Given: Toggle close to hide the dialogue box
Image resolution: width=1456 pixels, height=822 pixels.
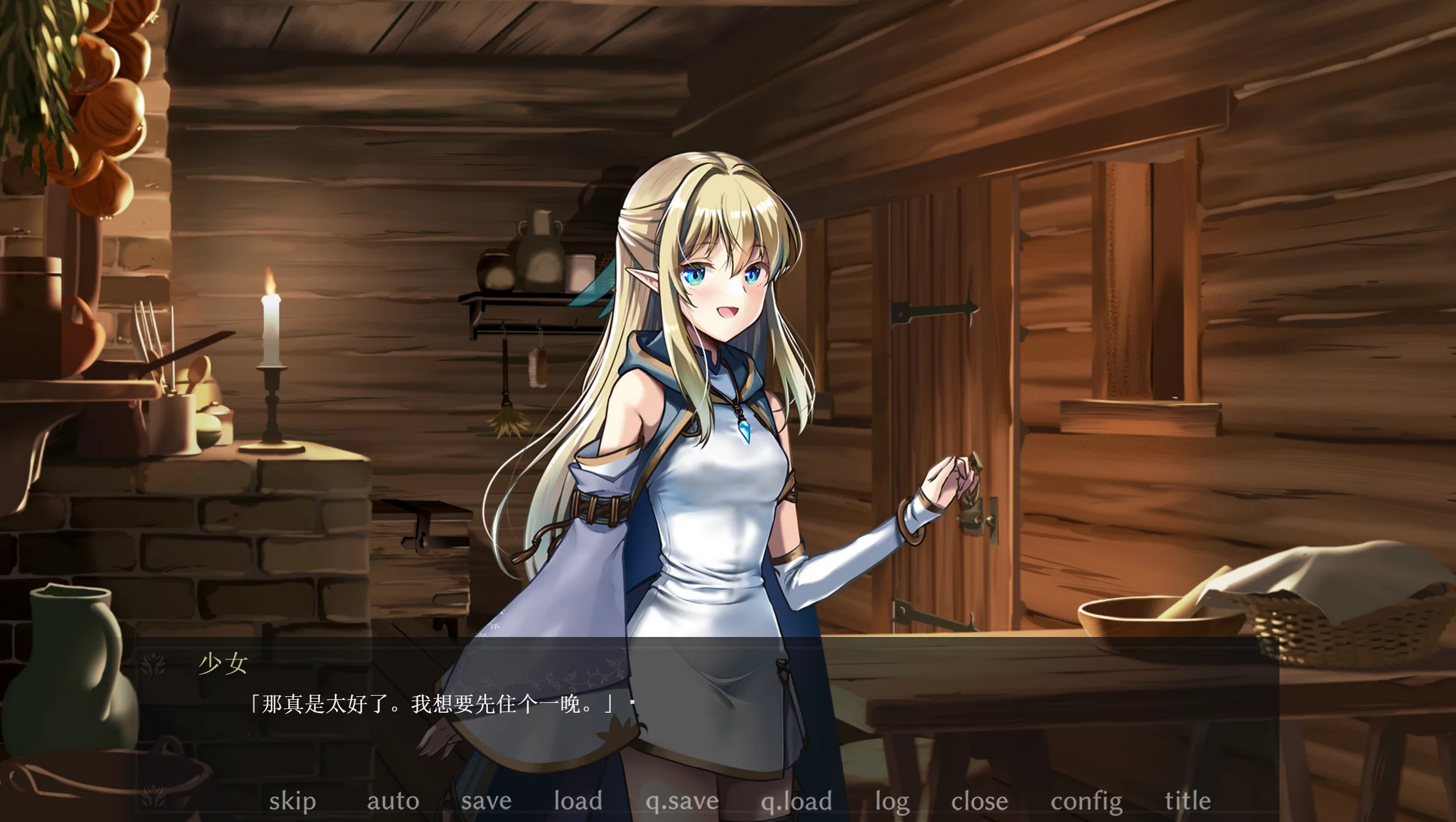Looking at the screenshot, I should (981, 801).
